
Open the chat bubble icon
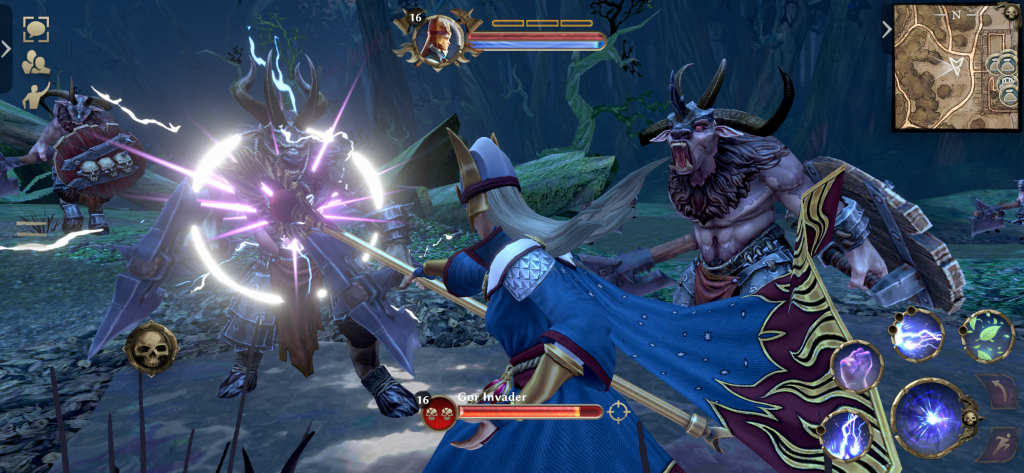37,29
